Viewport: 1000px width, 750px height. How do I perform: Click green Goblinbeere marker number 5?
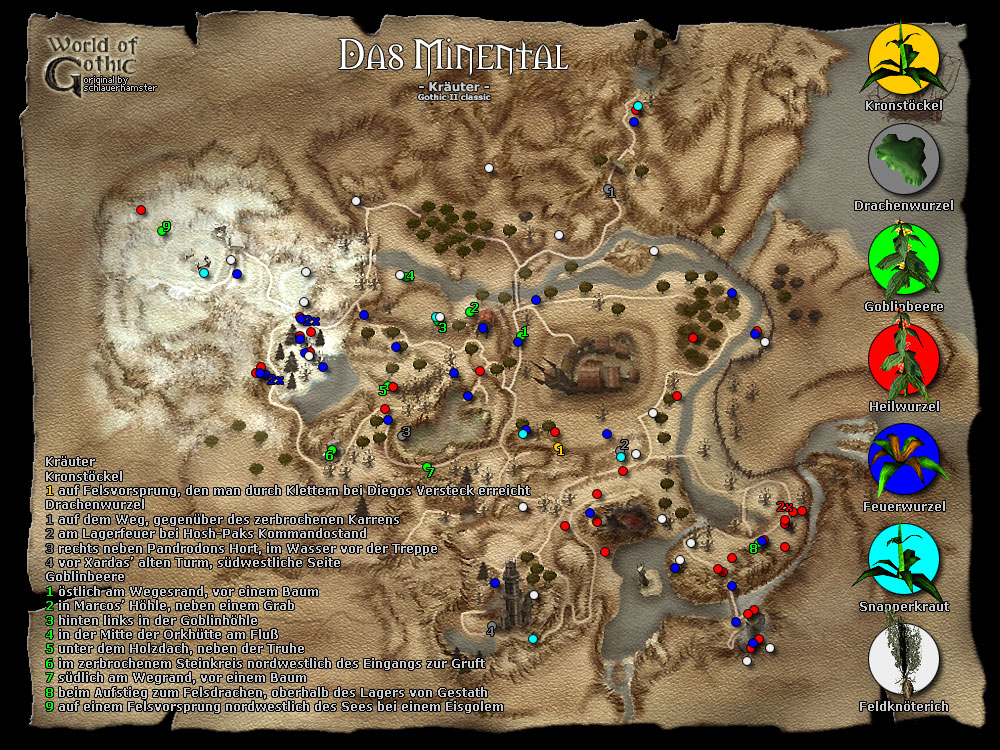coord(382,389)
